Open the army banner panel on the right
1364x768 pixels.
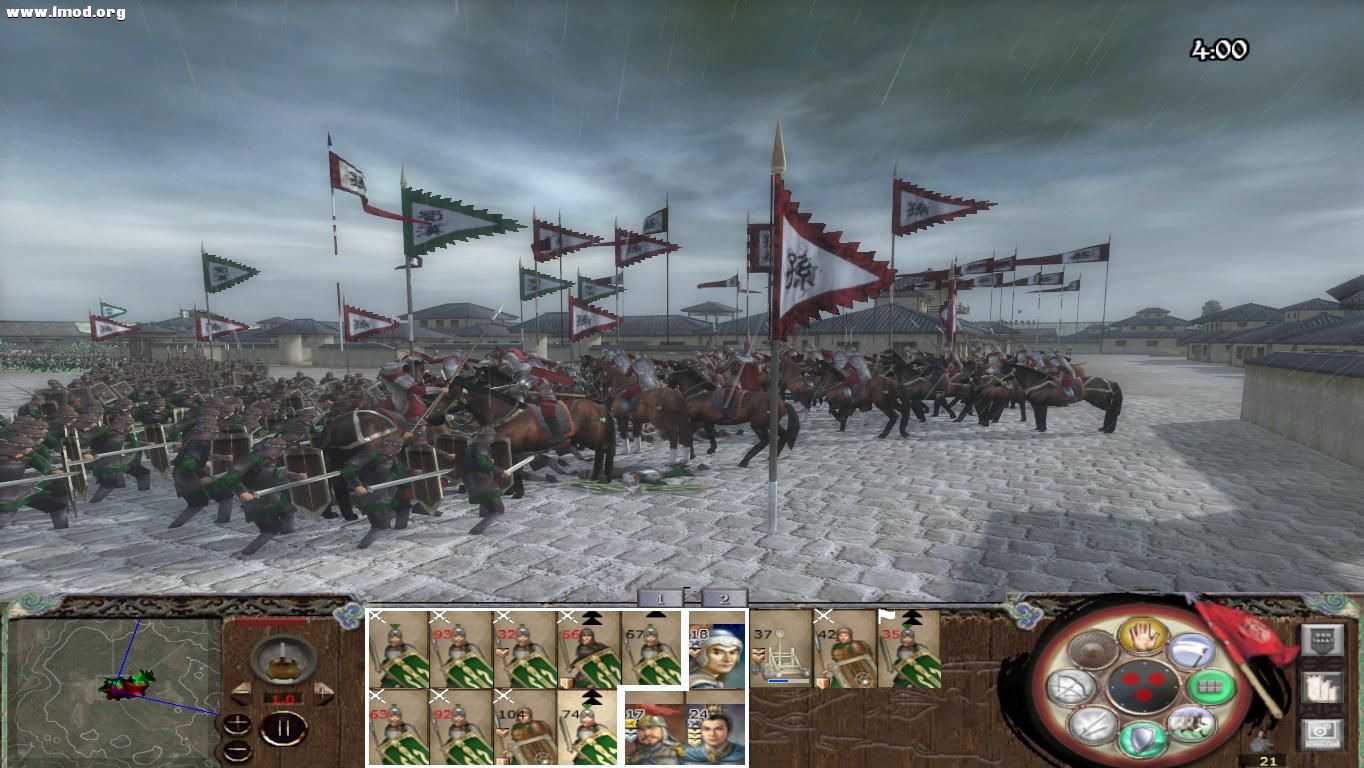click(1322, 639)
